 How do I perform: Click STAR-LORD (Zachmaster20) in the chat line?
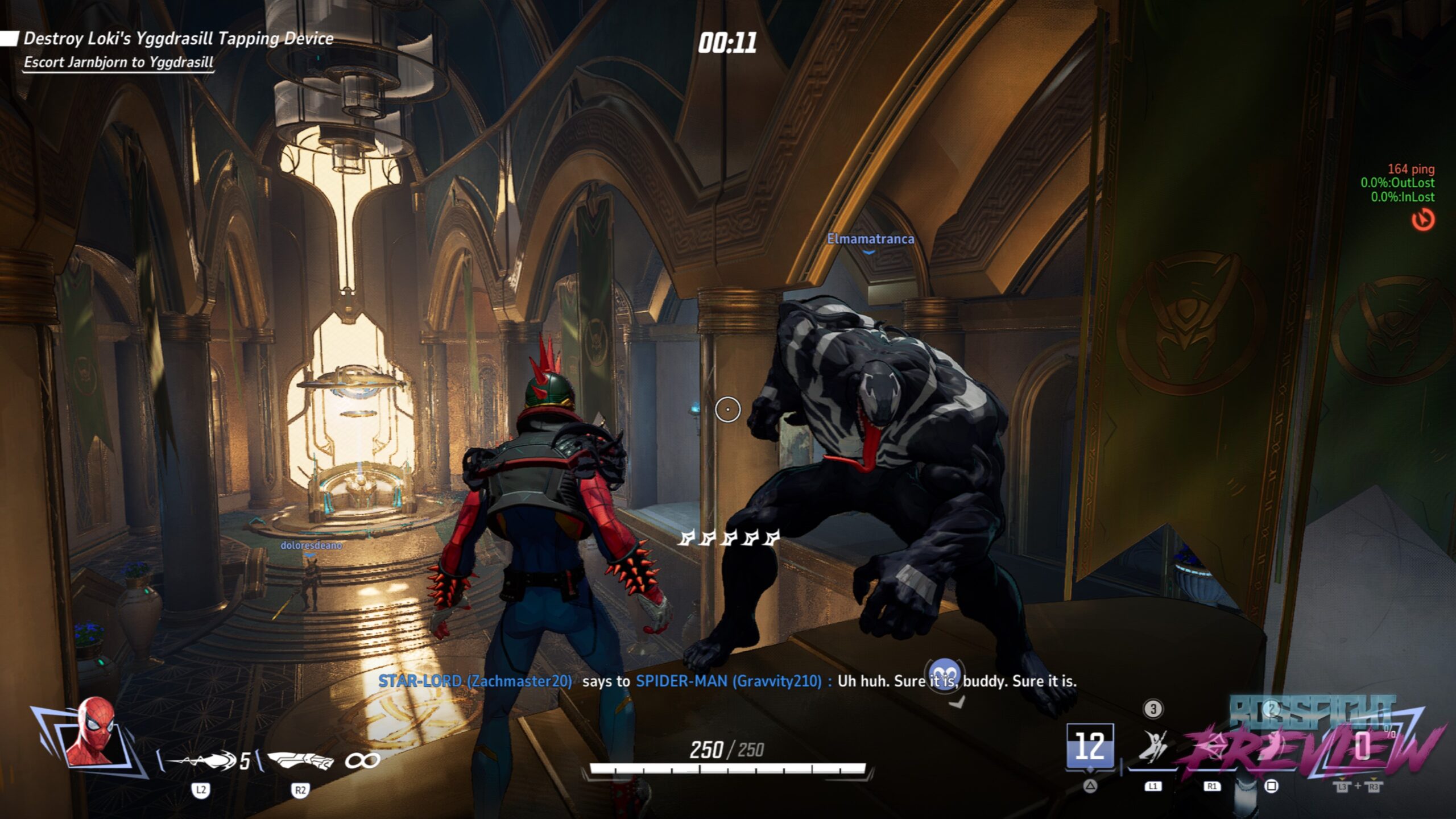(475, 681)
